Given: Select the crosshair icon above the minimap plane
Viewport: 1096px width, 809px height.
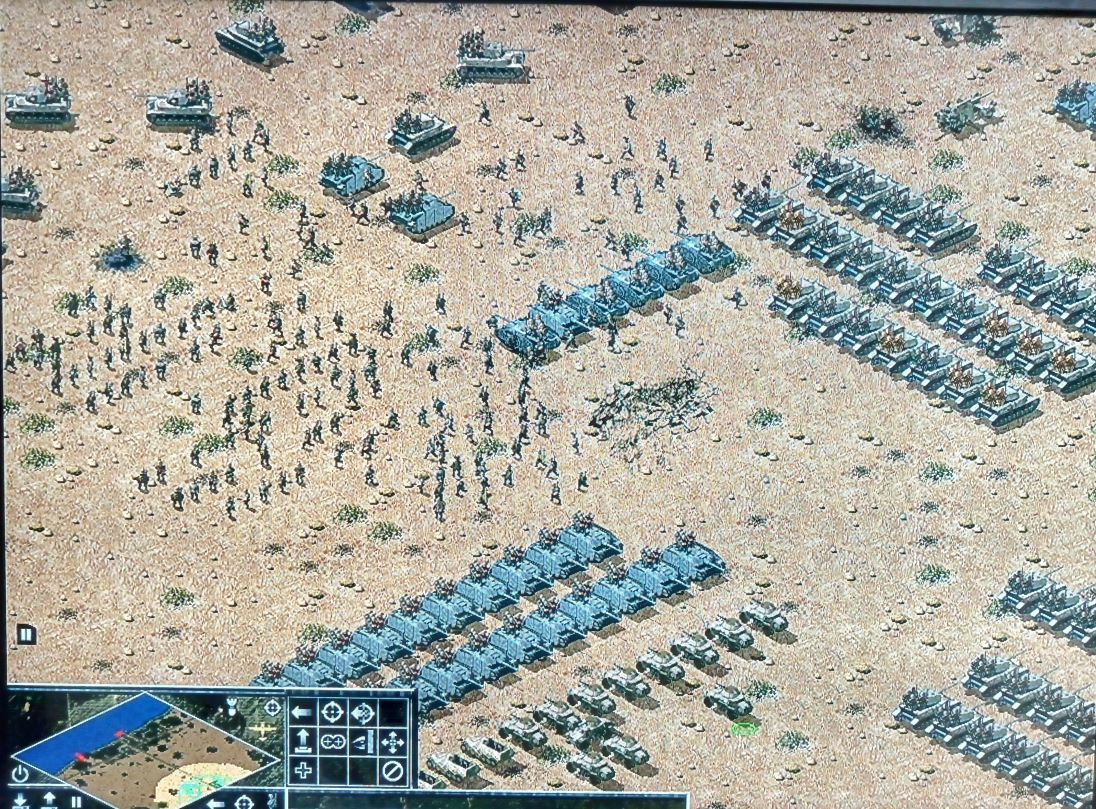Looking at the screenshot, I should click(272, 707).
